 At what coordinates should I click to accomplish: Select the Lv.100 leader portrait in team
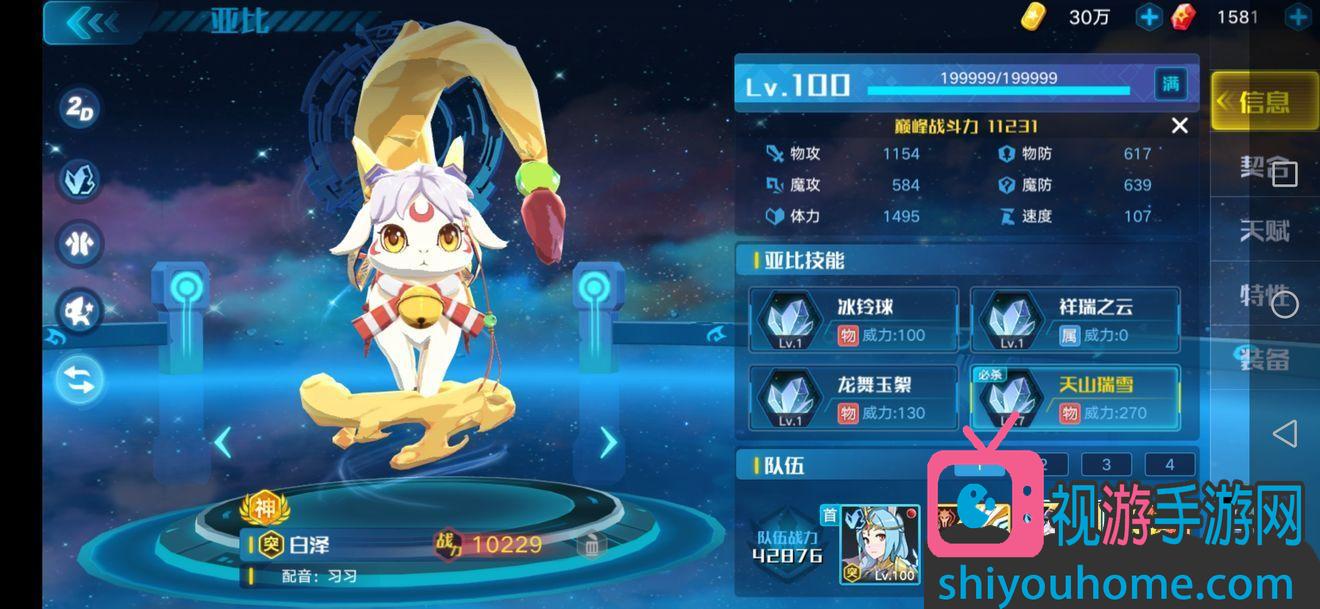click(x=880, y=544)
